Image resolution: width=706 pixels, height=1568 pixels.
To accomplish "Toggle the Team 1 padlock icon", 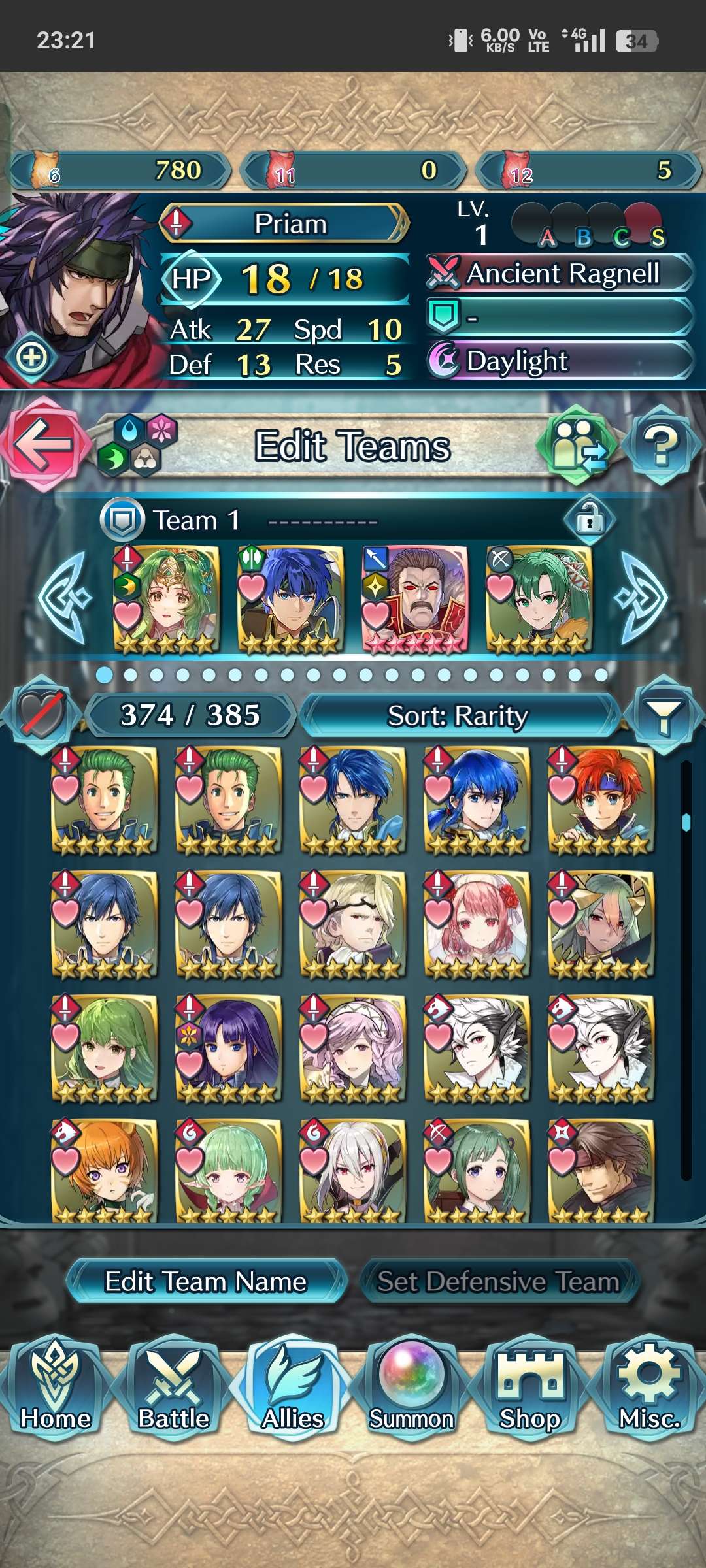I will (x=589, y=520).
